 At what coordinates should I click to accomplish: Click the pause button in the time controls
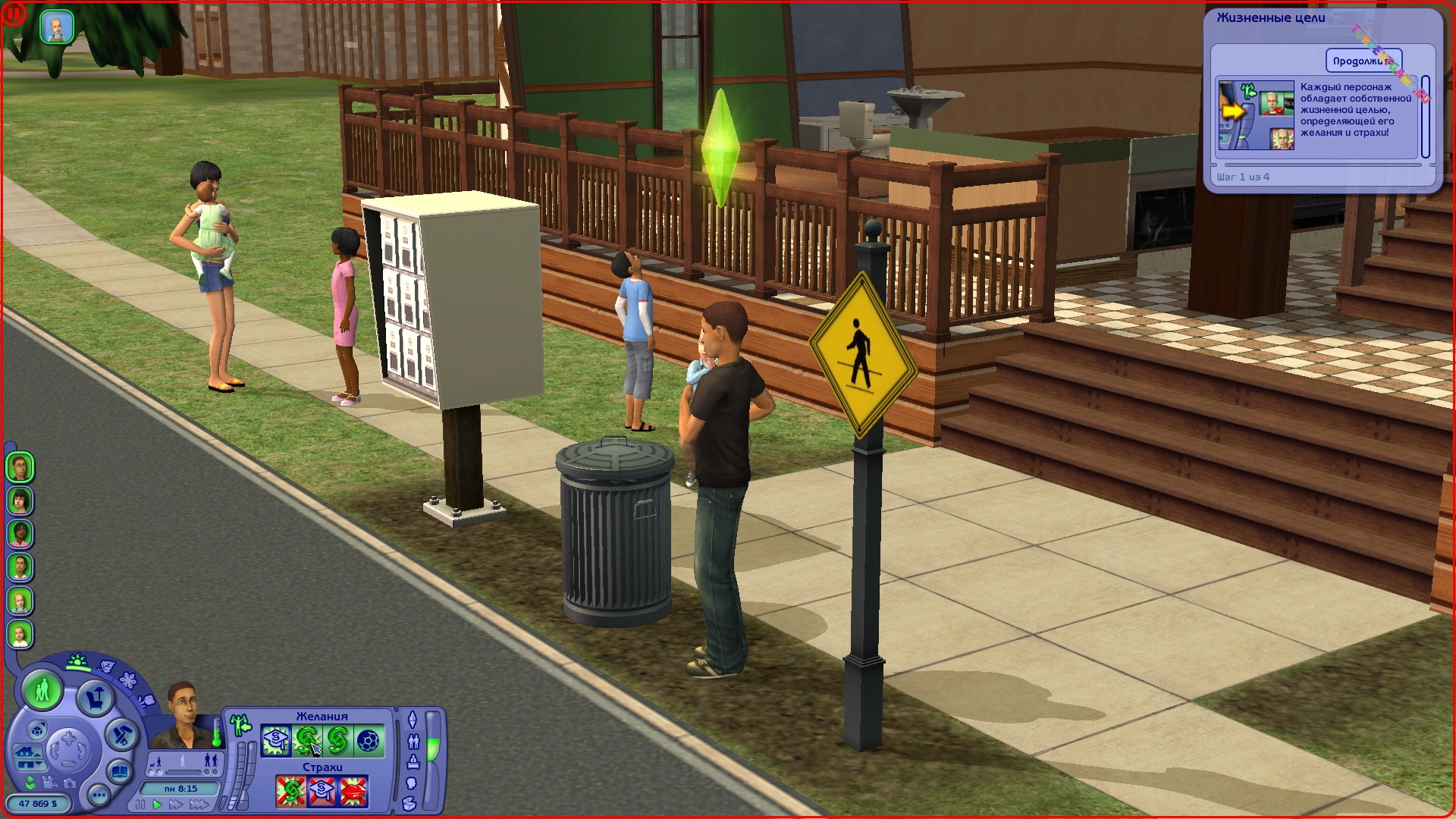tap(140, 805)
